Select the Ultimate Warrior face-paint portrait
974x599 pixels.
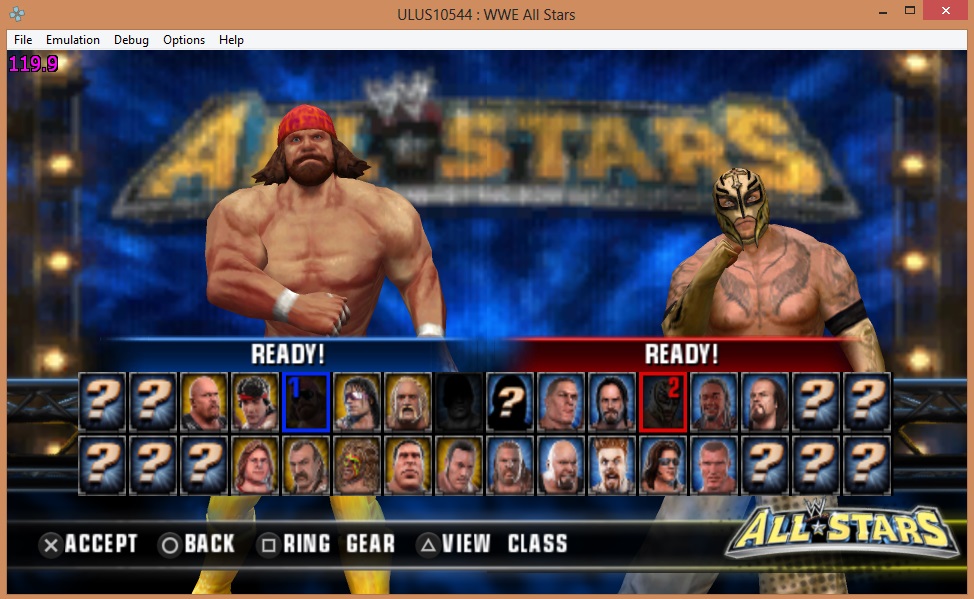coord(358,465)
